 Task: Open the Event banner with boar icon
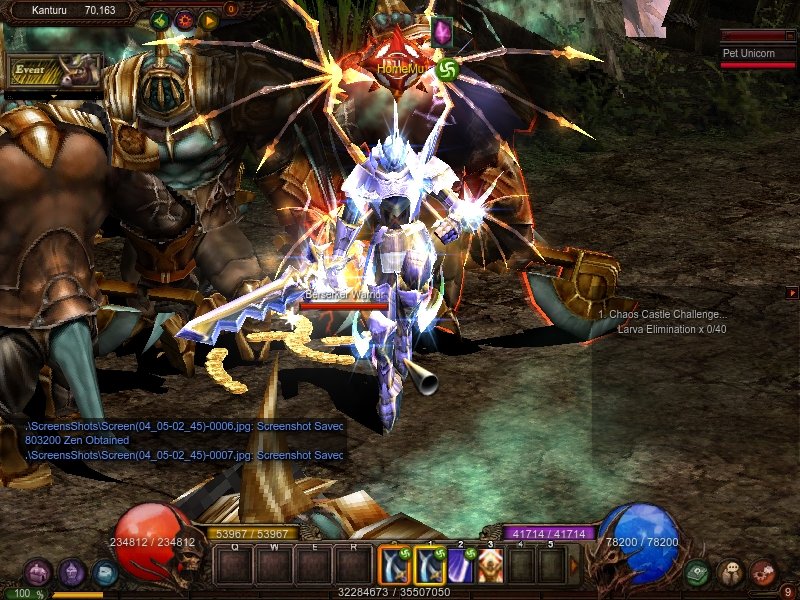[55, 70]
